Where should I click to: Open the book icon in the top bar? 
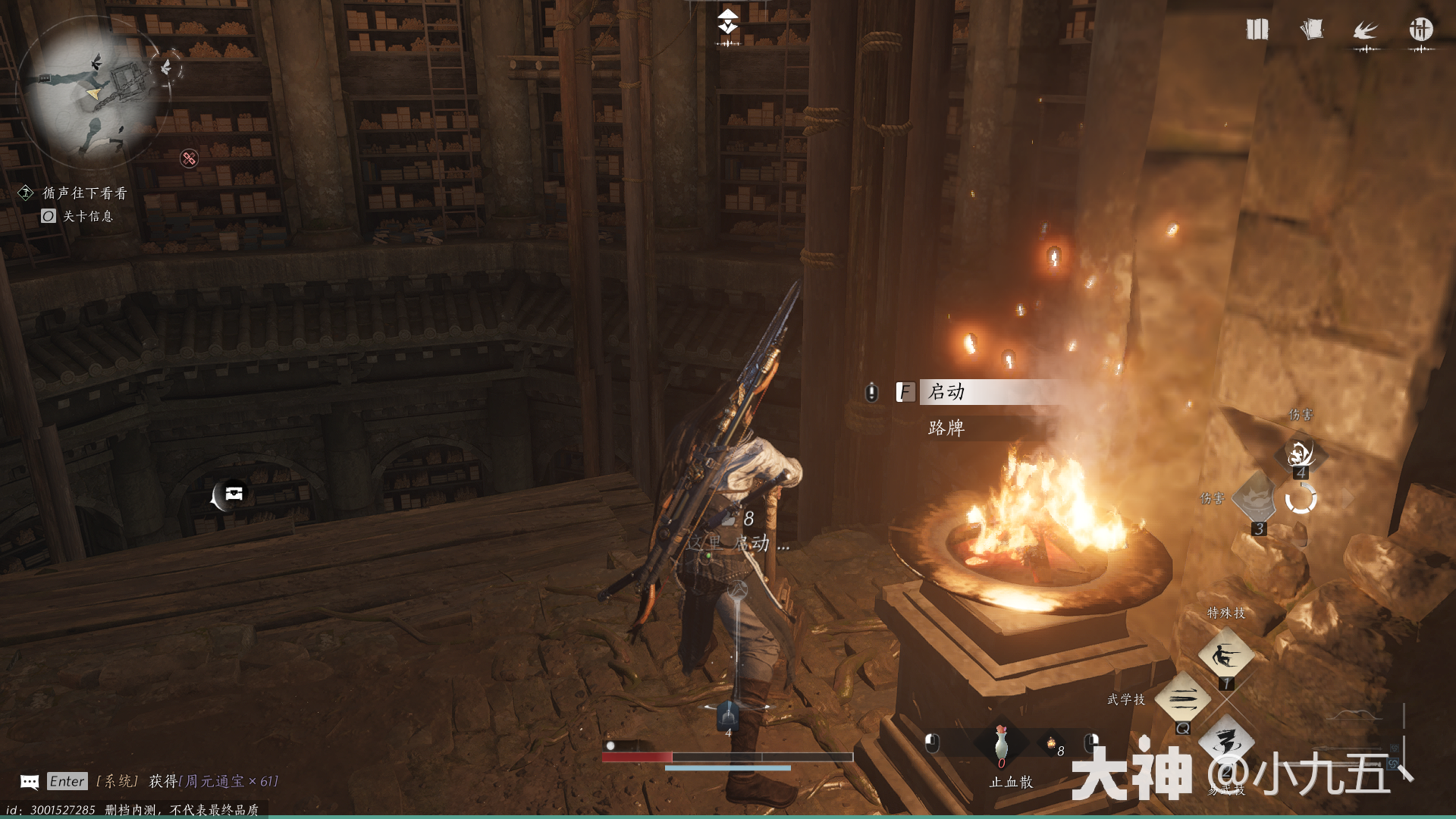(1257, 30)
